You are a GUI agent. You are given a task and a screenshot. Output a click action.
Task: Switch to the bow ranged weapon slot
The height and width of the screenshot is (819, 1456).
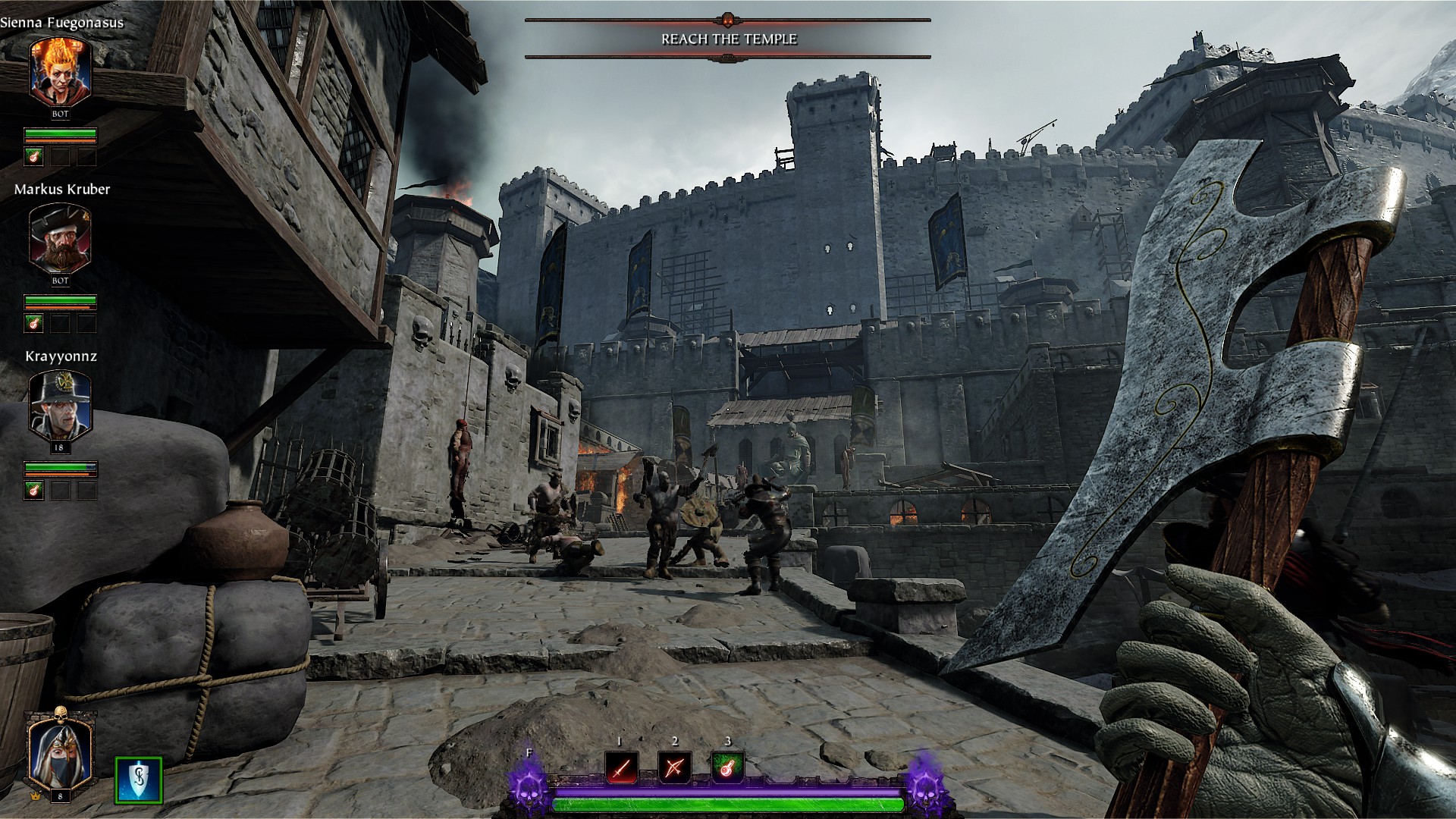click(674, 768)
